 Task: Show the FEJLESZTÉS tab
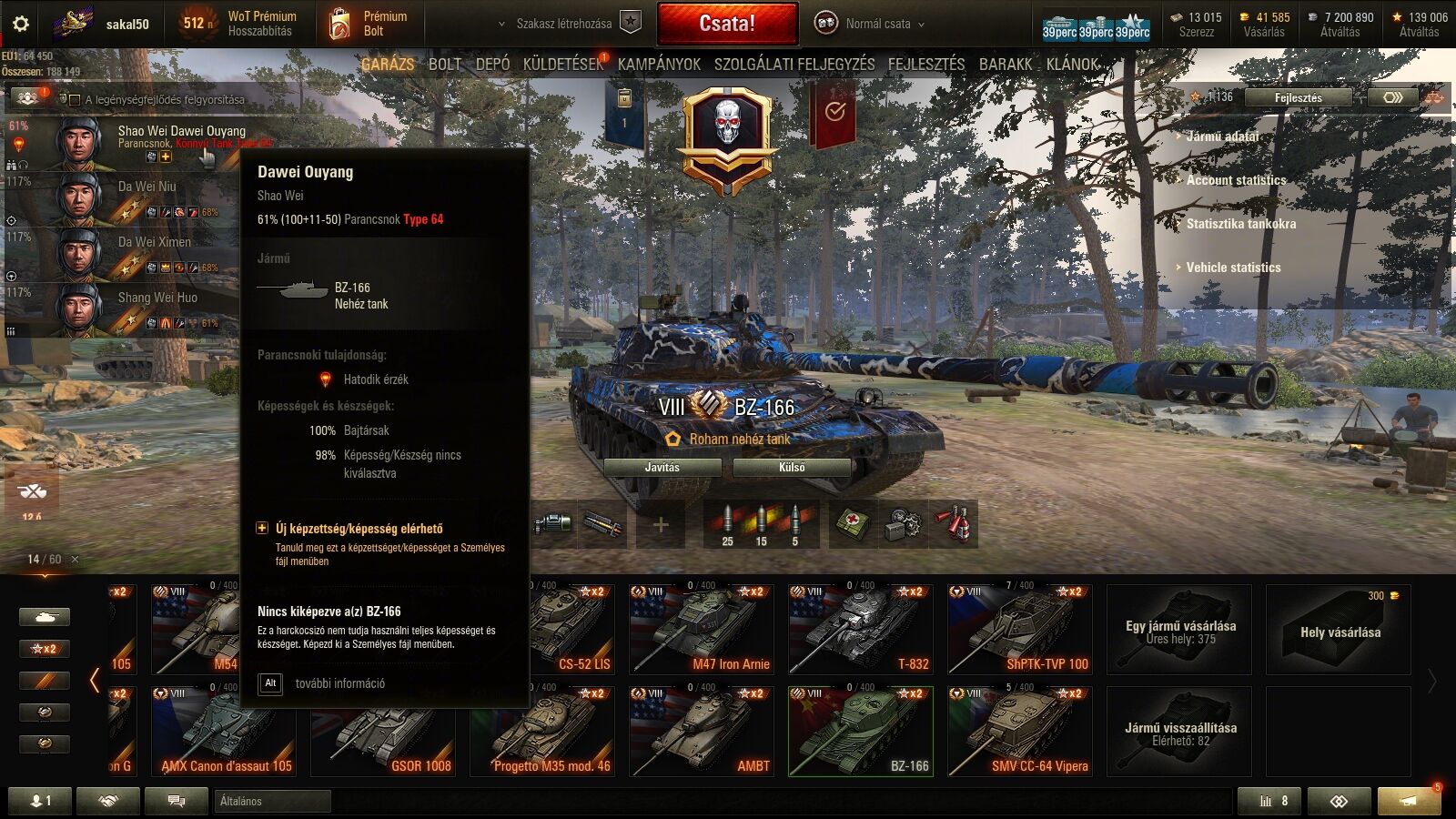(x=925, y=64)
